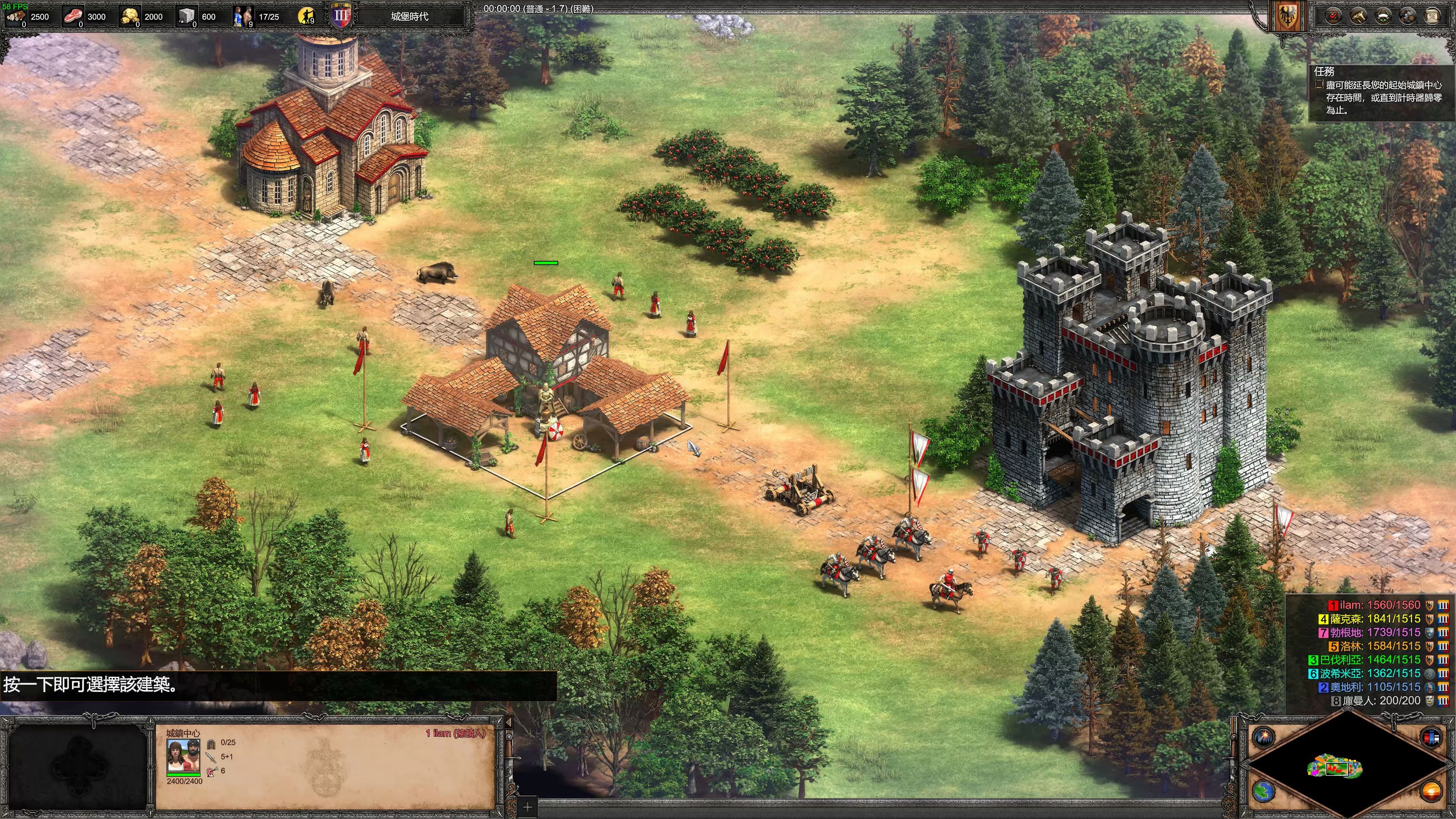Select the idle villager button

[x=306, y=16]
